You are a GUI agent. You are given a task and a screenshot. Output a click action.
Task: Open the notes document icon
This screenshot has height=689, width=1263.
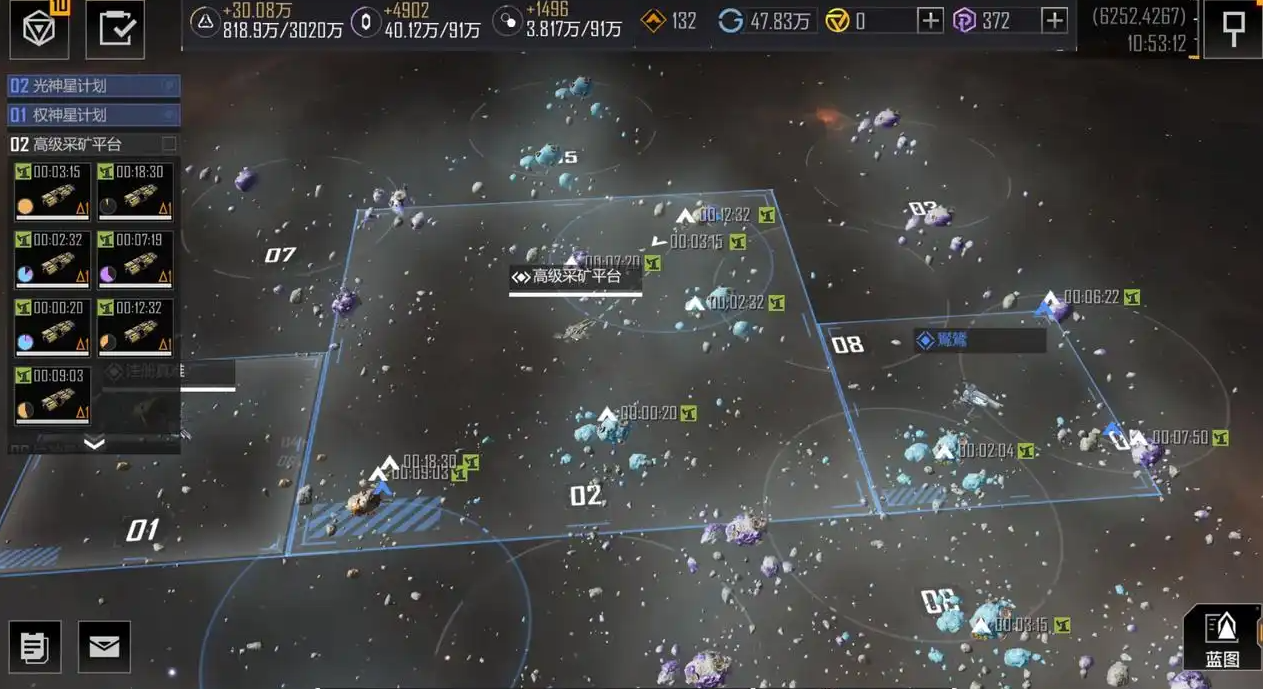point(35,647)
